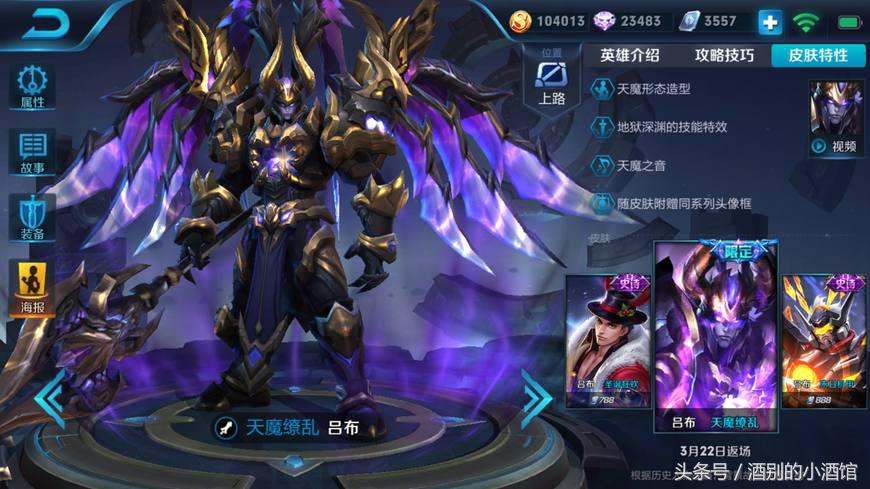The height and width of the screenshot is (489, 870).
Task: Open the 装备 equipment section
Action: tap(33, 218)
